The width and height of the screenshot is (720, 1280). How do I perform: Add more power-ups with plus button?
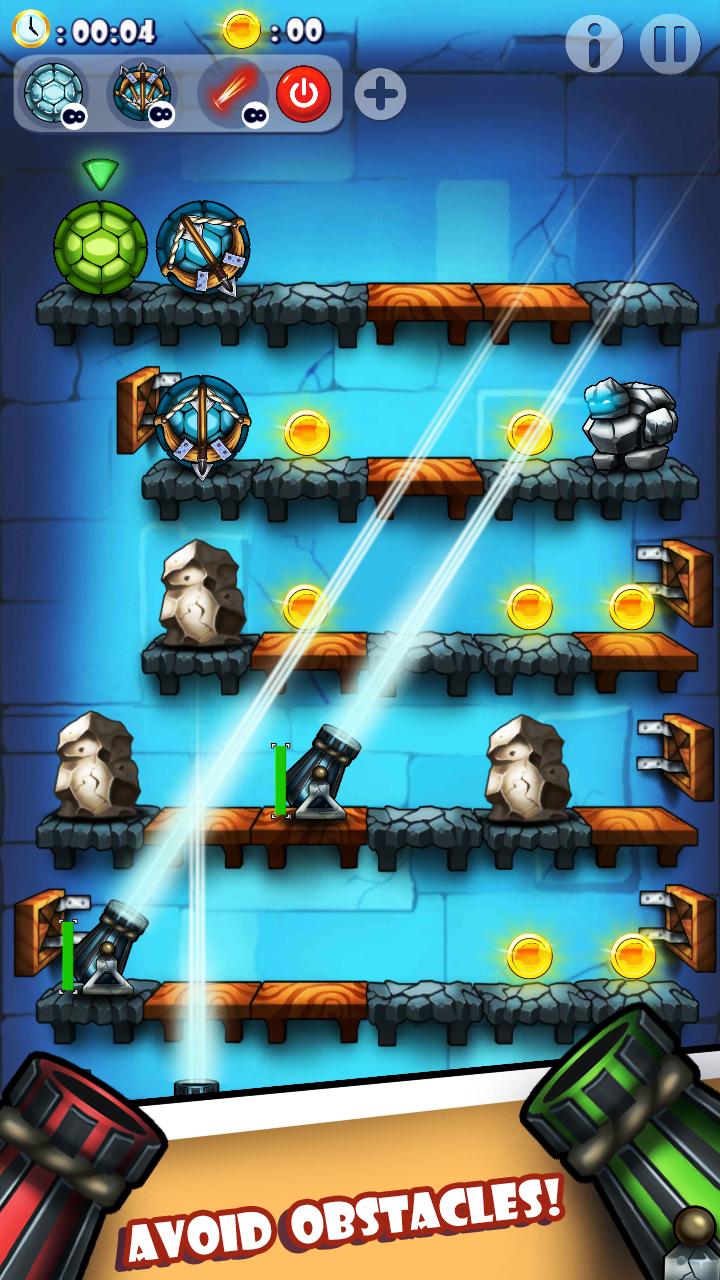(380, 95)
